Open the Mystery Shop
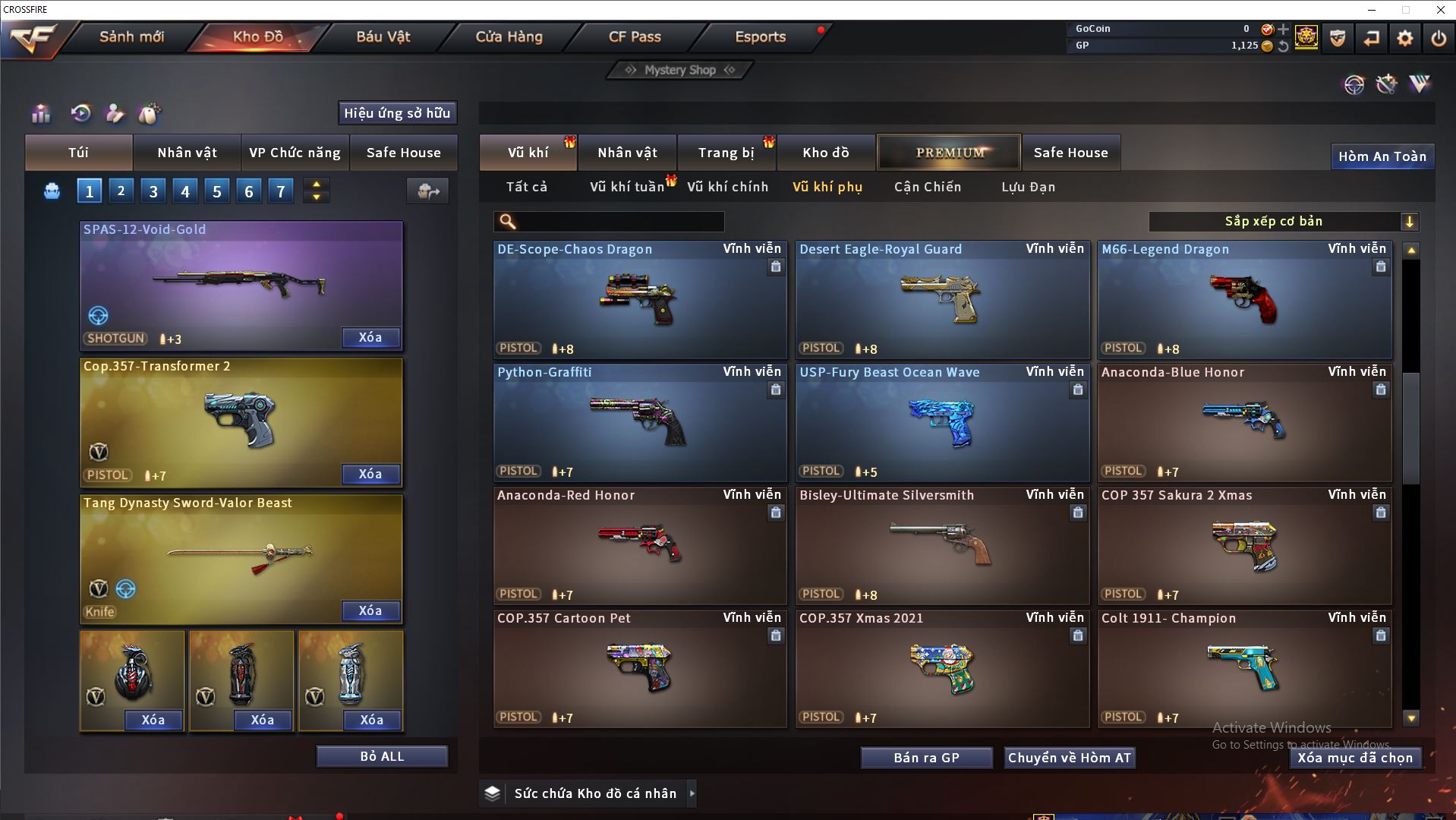The width and height of the screenshot is (1456, 820). 680,70
